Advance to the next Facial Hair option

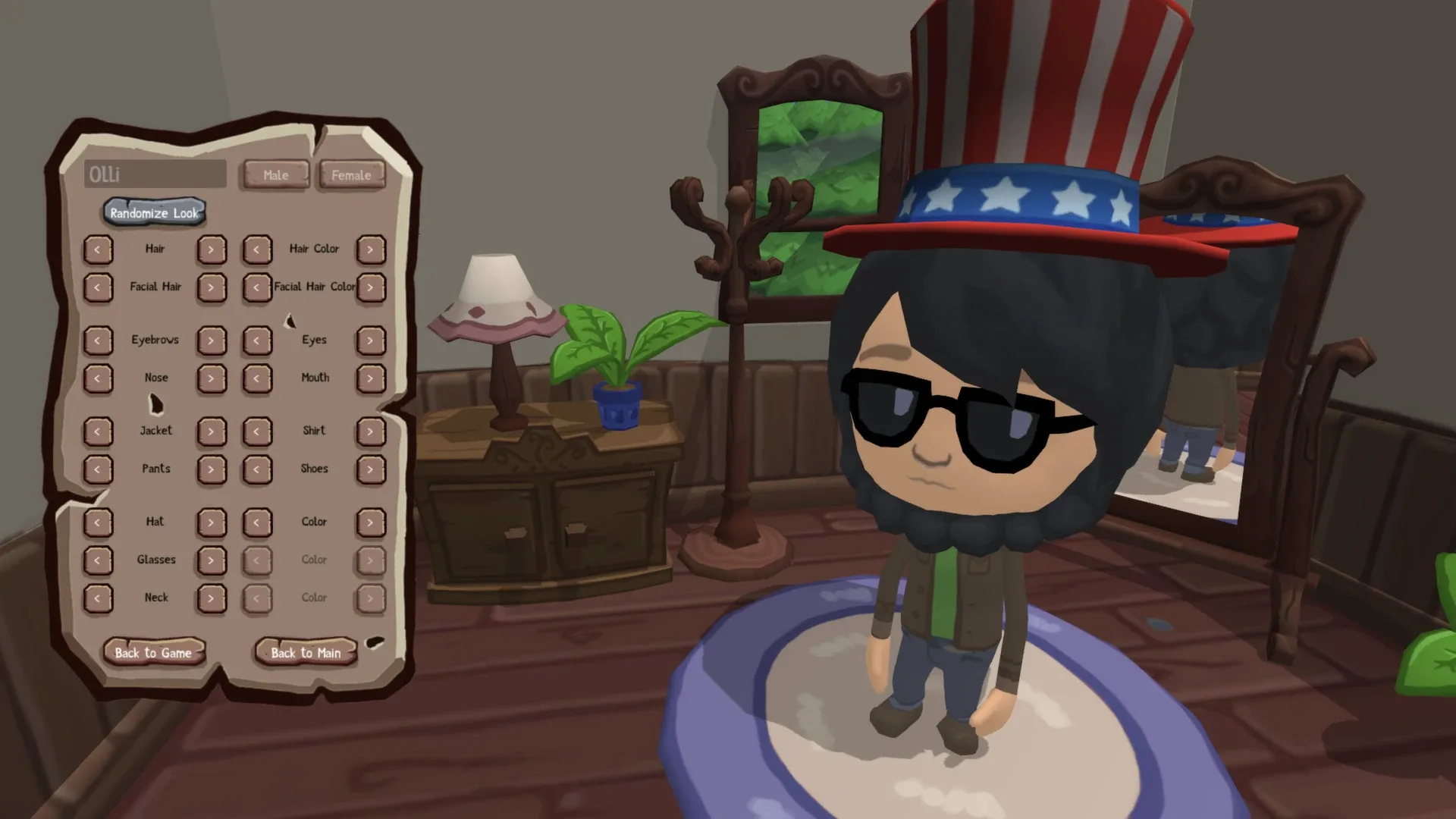click(212, 287)
